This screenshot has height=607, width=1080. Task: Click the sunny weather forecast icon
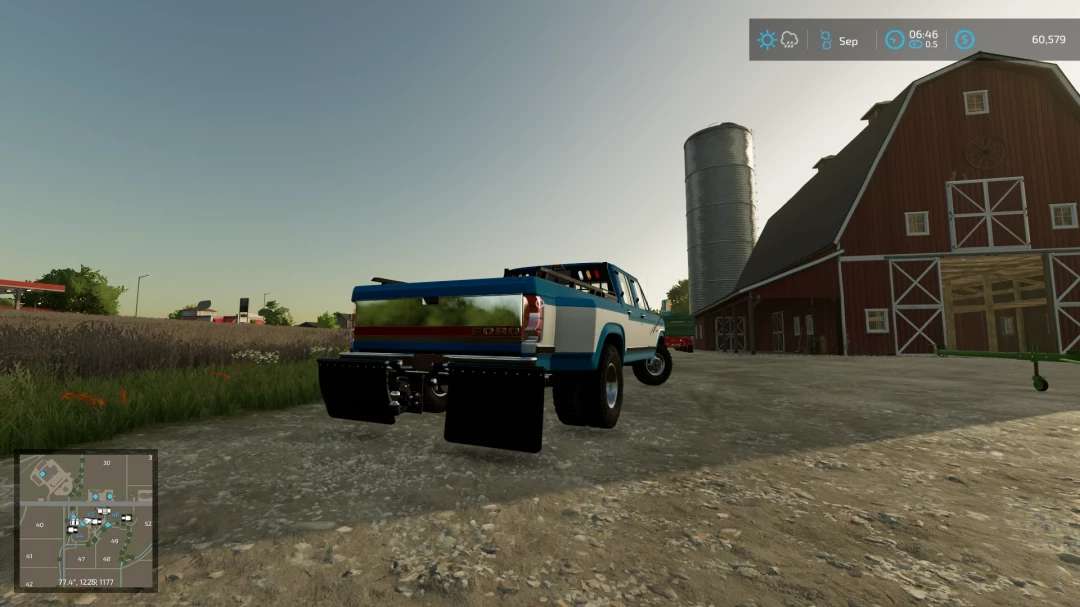tap(767, 40)
